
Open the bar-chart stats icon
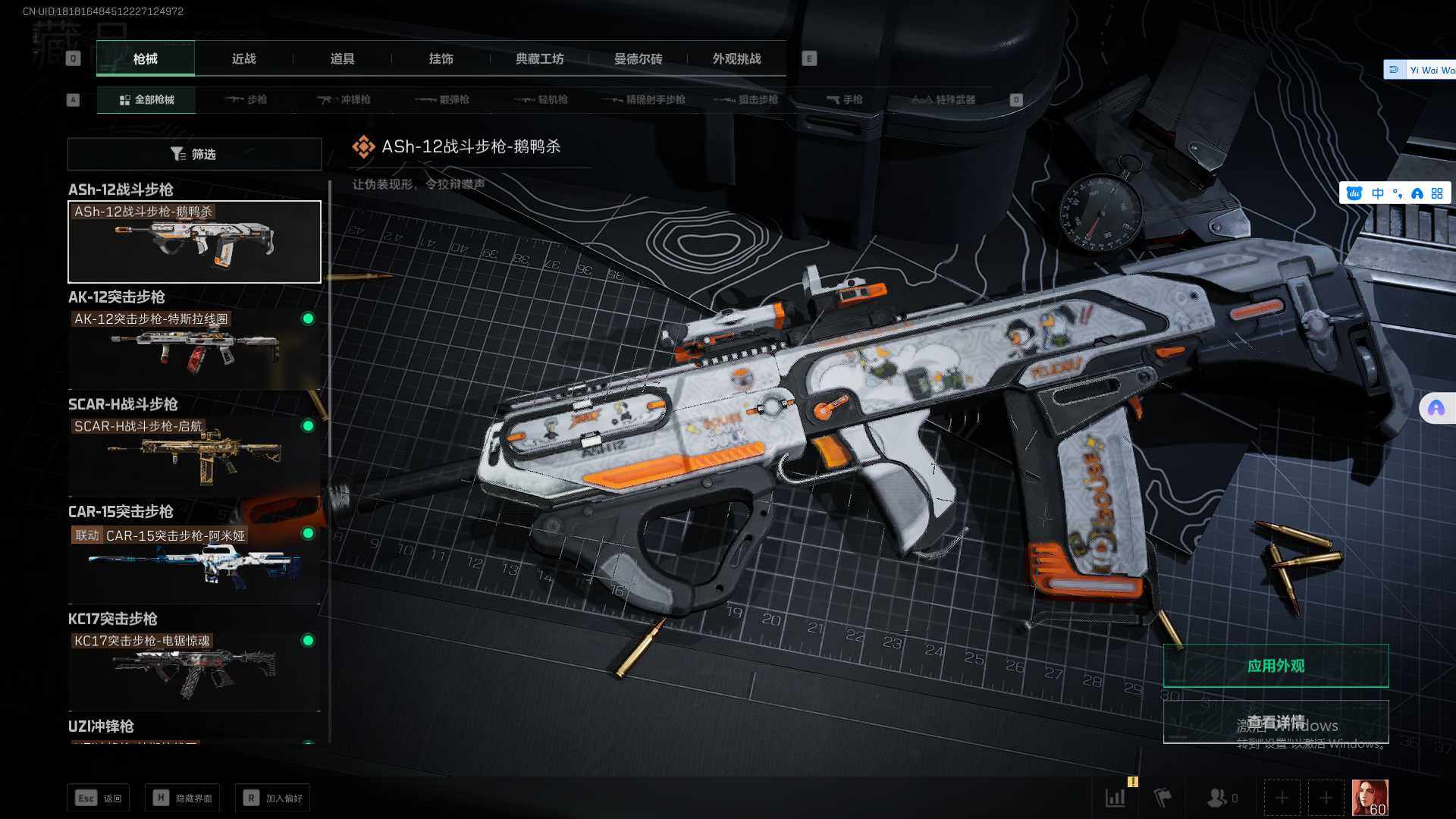(x=1116, y=798)
